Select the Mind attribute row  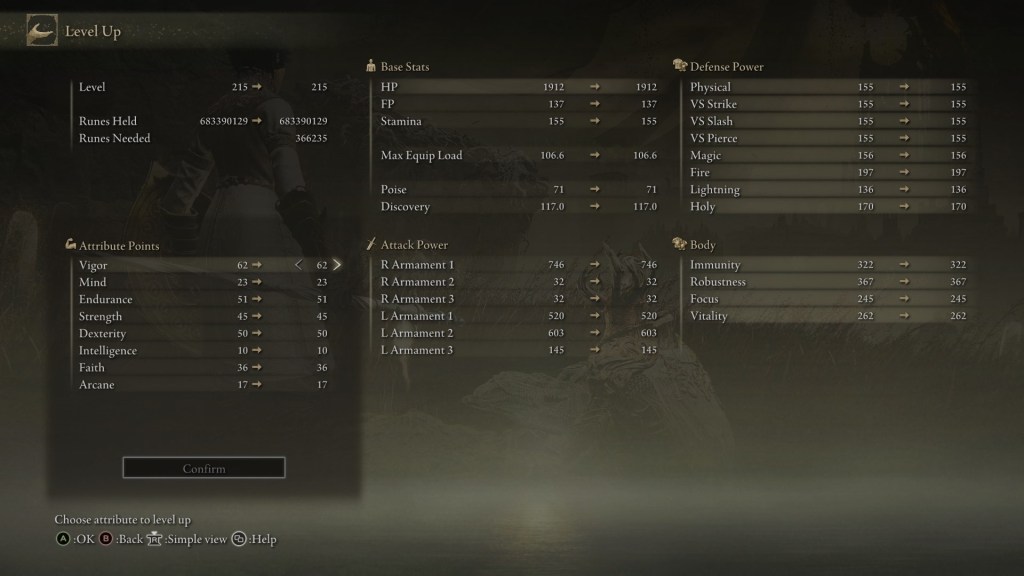200,283
